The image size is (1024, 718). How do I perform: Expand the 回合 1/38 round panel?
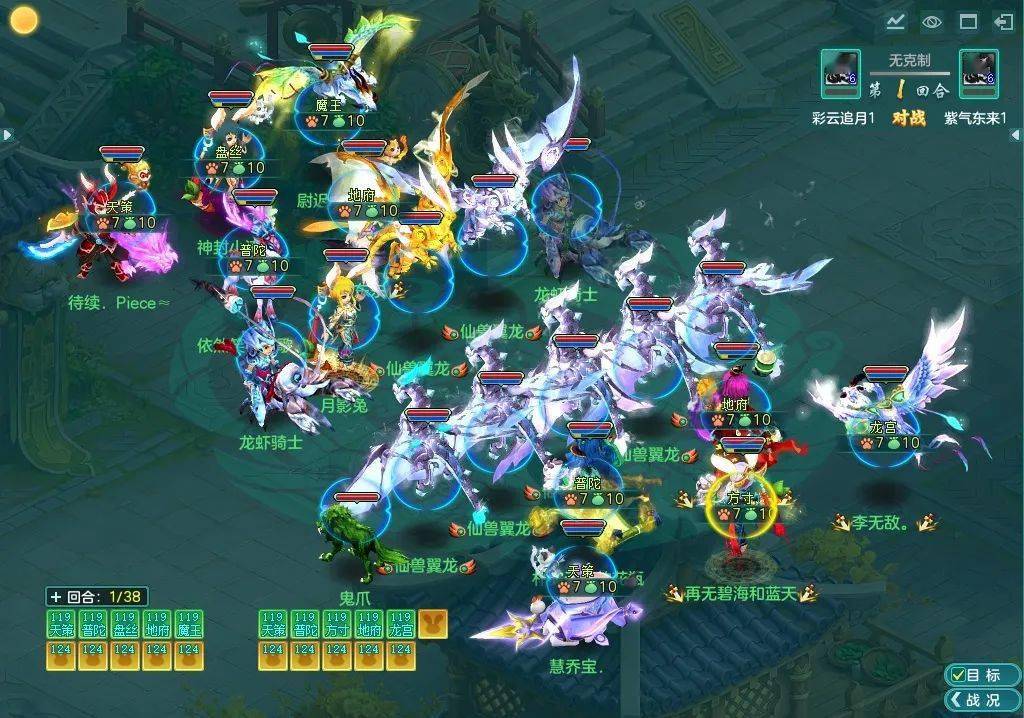[55, 596]
